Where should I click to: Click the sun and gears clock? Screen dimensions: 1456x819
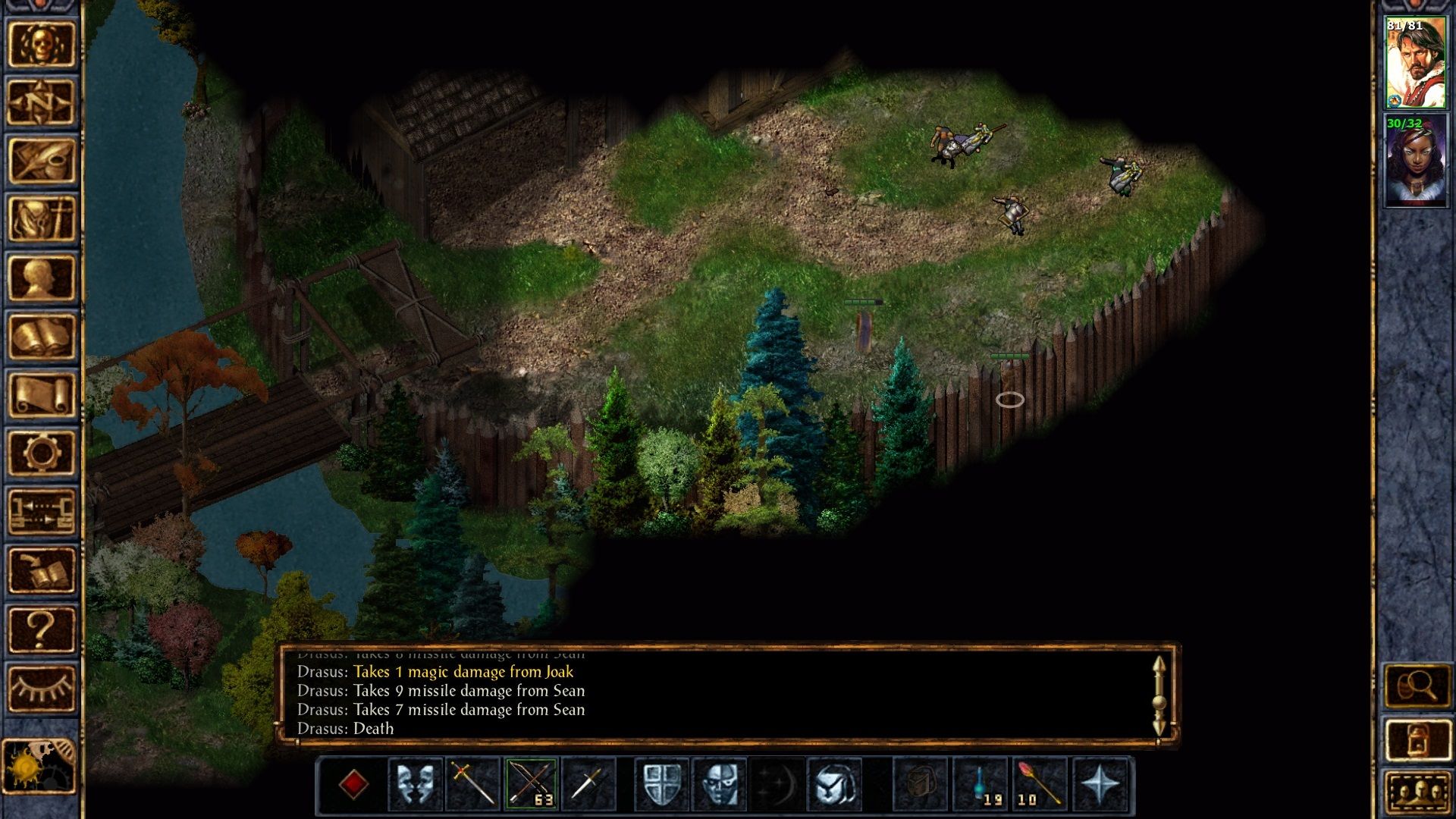39,766
